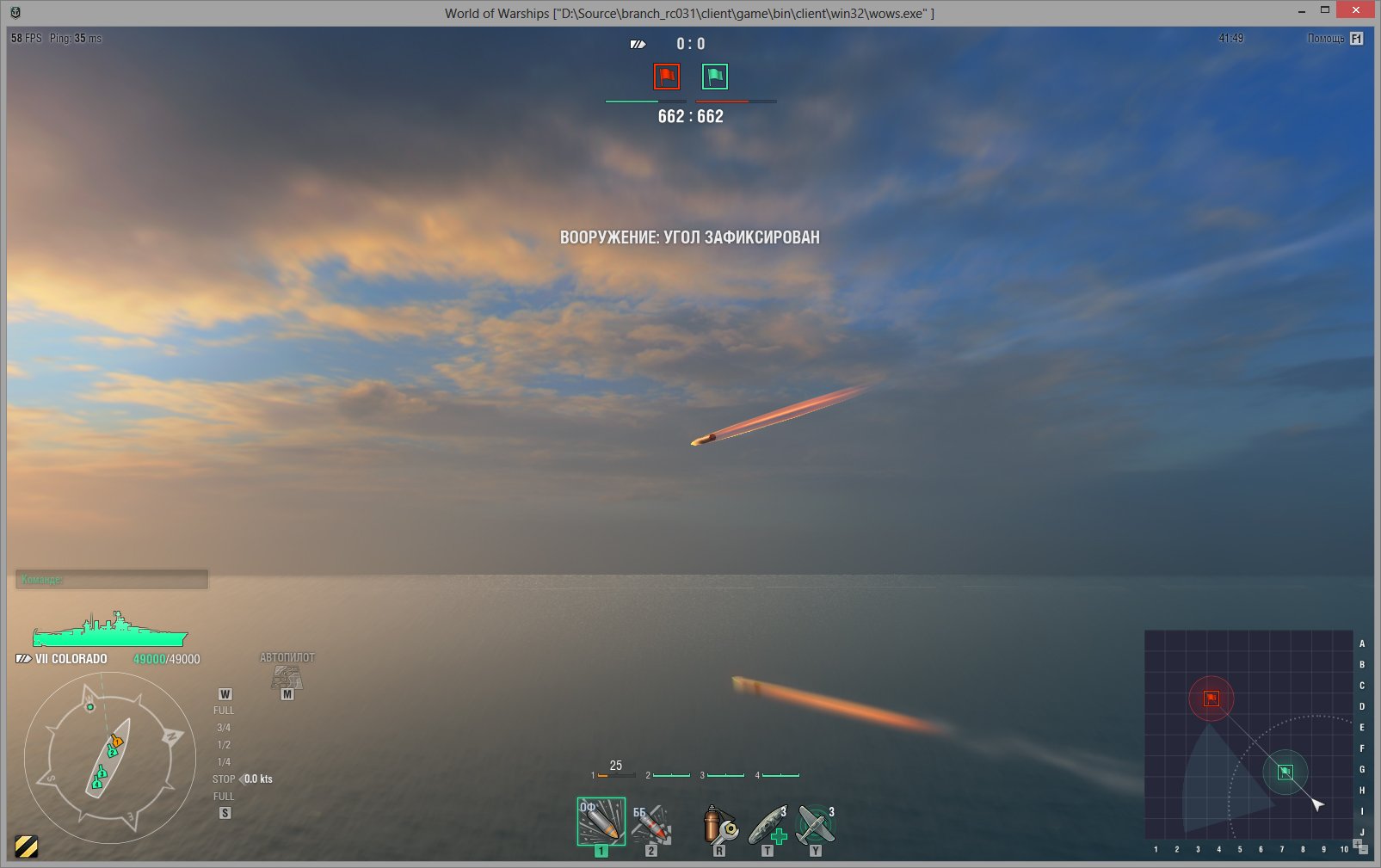This screenshot has width=1381, height=868.
Task: Click the Команде chat input field
Action: point(111,579)
